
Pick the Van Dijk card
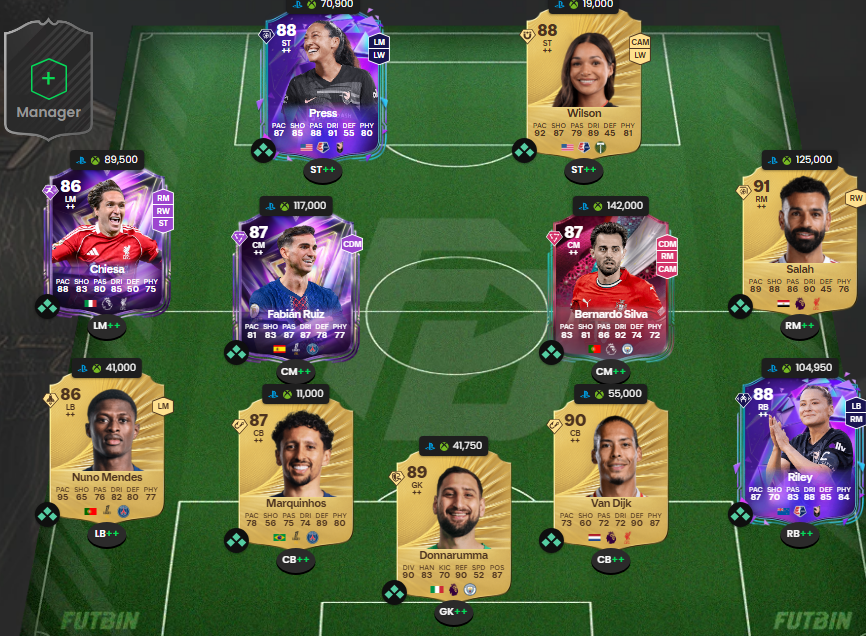[x=611, y=468]
